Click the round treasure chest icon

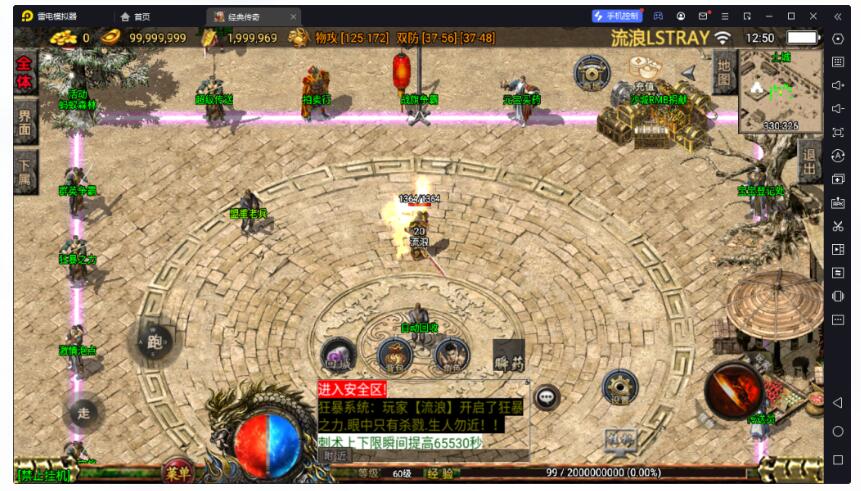pyautogui.click(x=592, y=72)
